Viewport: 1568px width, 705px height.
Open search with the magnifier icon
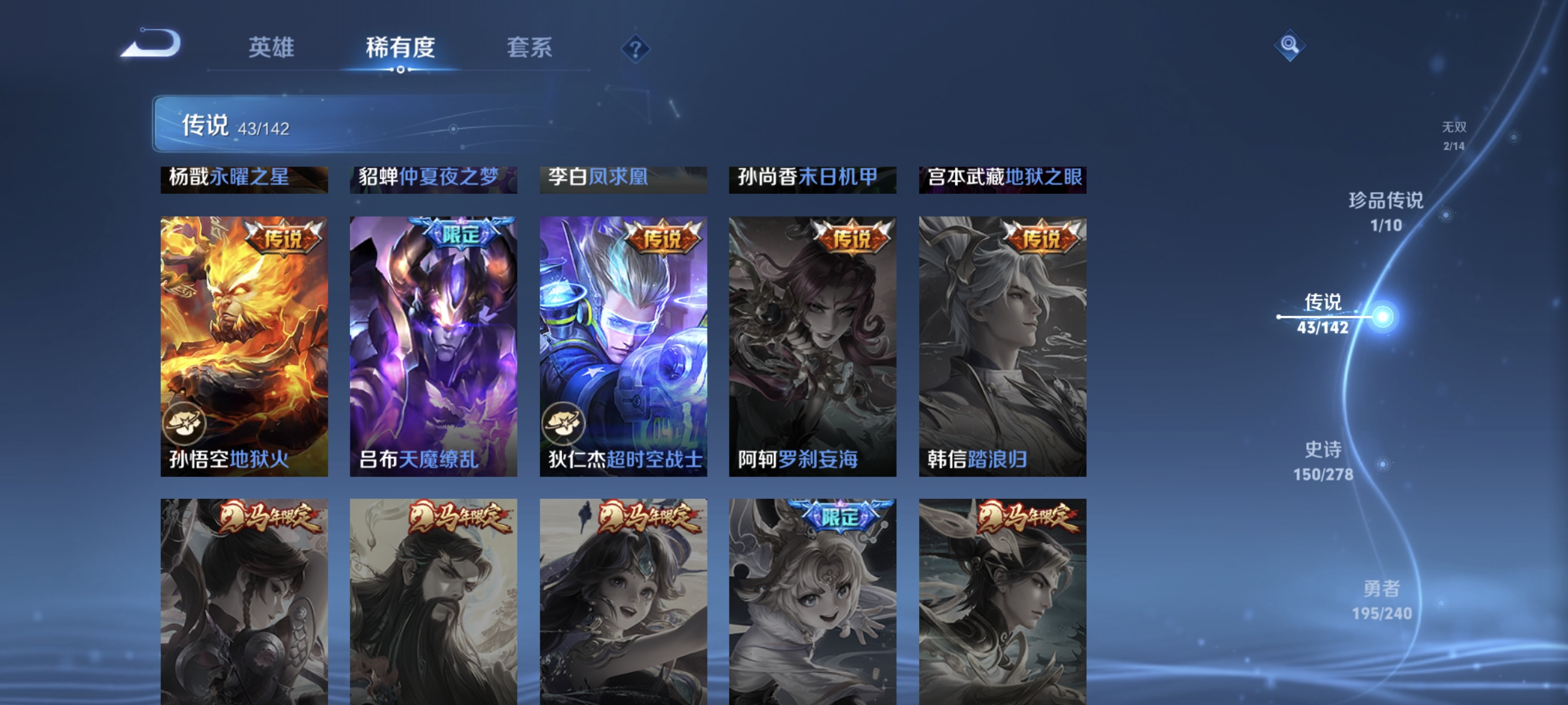(x=1289, y=45)
